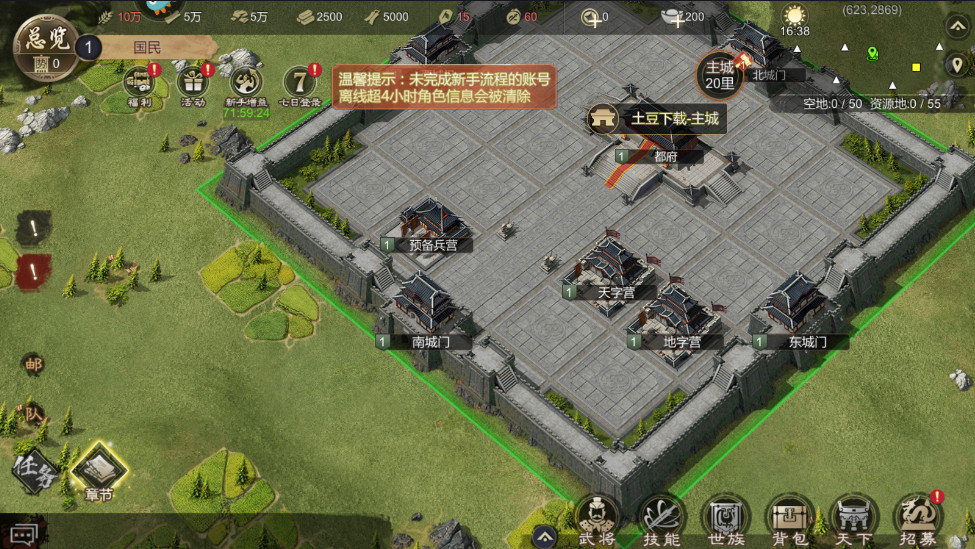Collapse the bottom menu bar arrow

(x=543, y=533)
